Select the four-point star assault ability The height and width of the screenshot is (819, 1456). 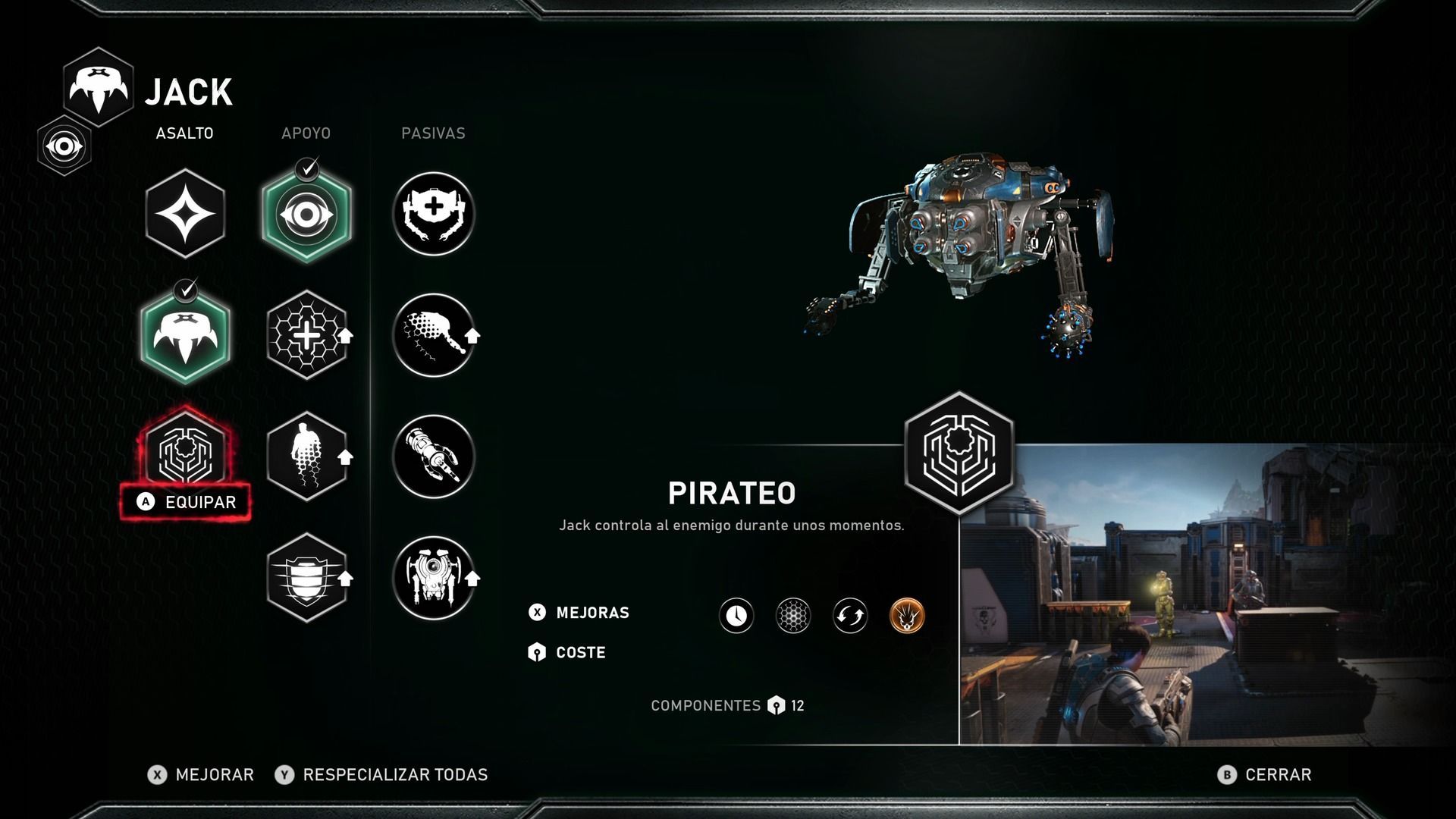(x=185, y=214)
